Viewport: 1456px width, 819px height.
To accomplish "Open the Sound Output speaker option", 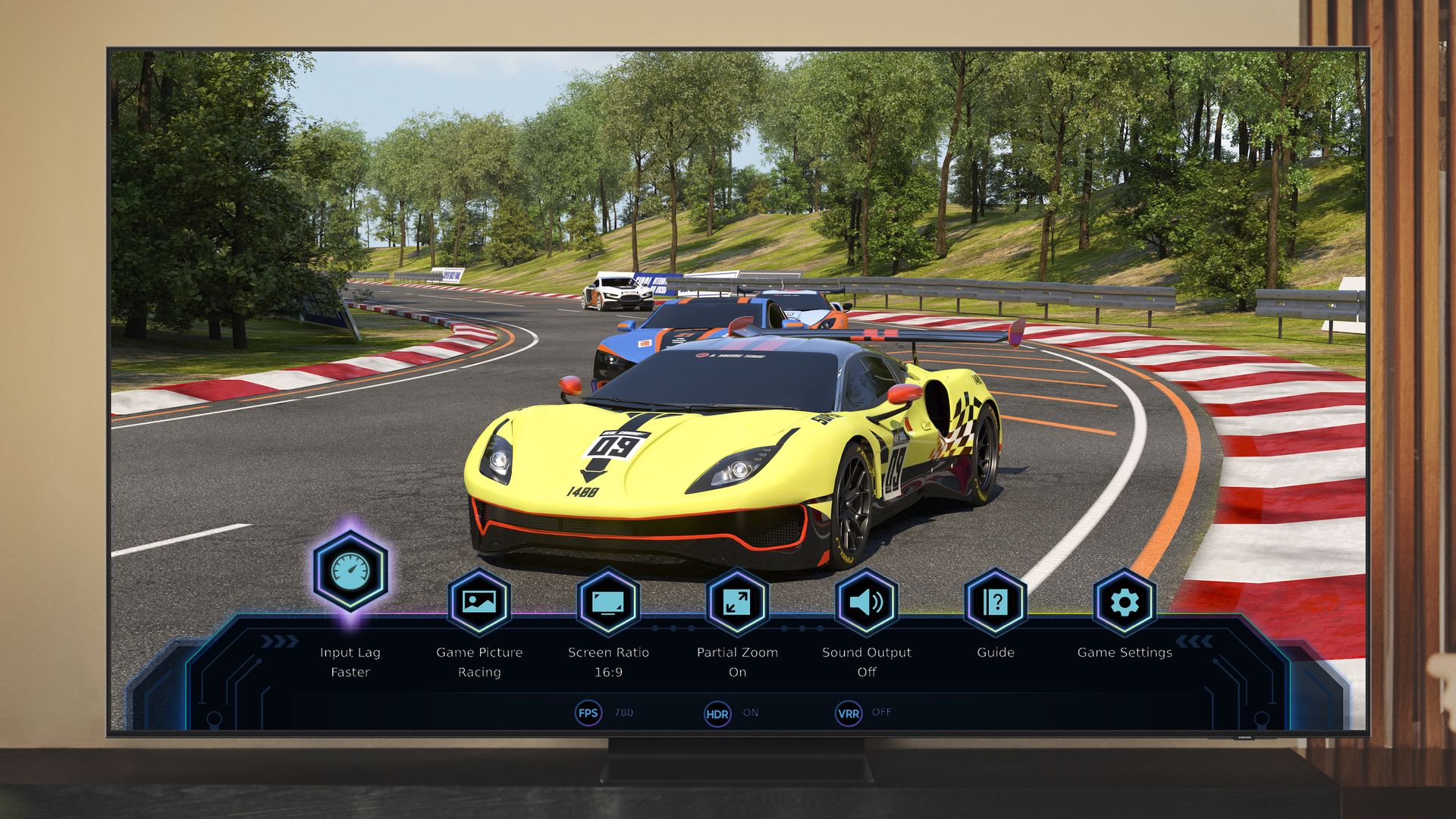I will point(866,602).
